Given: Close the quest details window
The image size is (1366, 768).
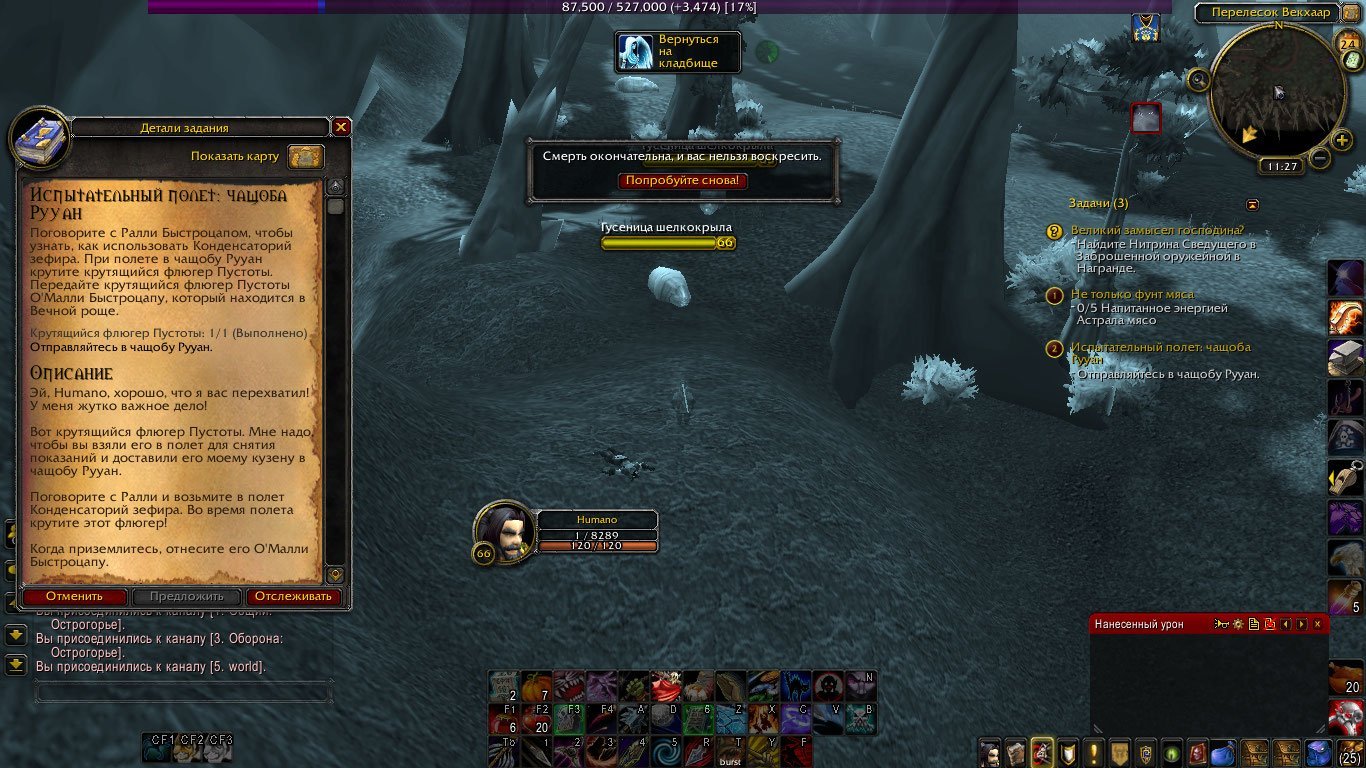Looking at the screenshot, I should point(341,128).
